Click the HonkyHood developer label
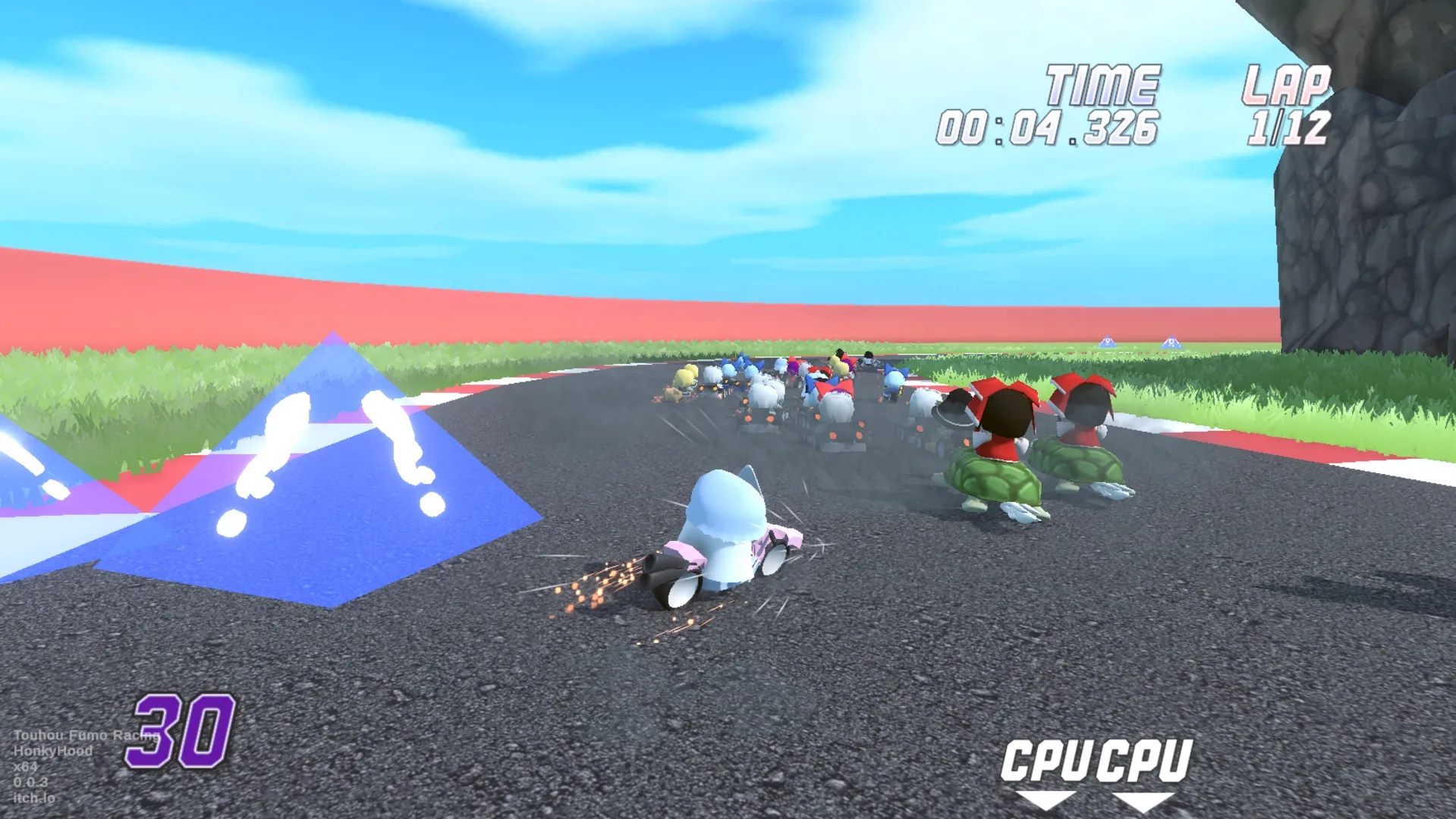The height and width of the screenshot is (819, 1456). [53, 752]
